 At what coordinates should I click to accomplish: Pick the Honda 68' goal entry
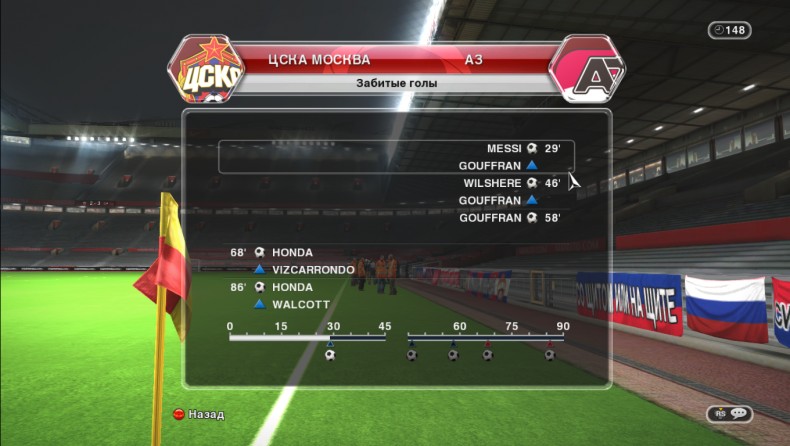[273, 252]
